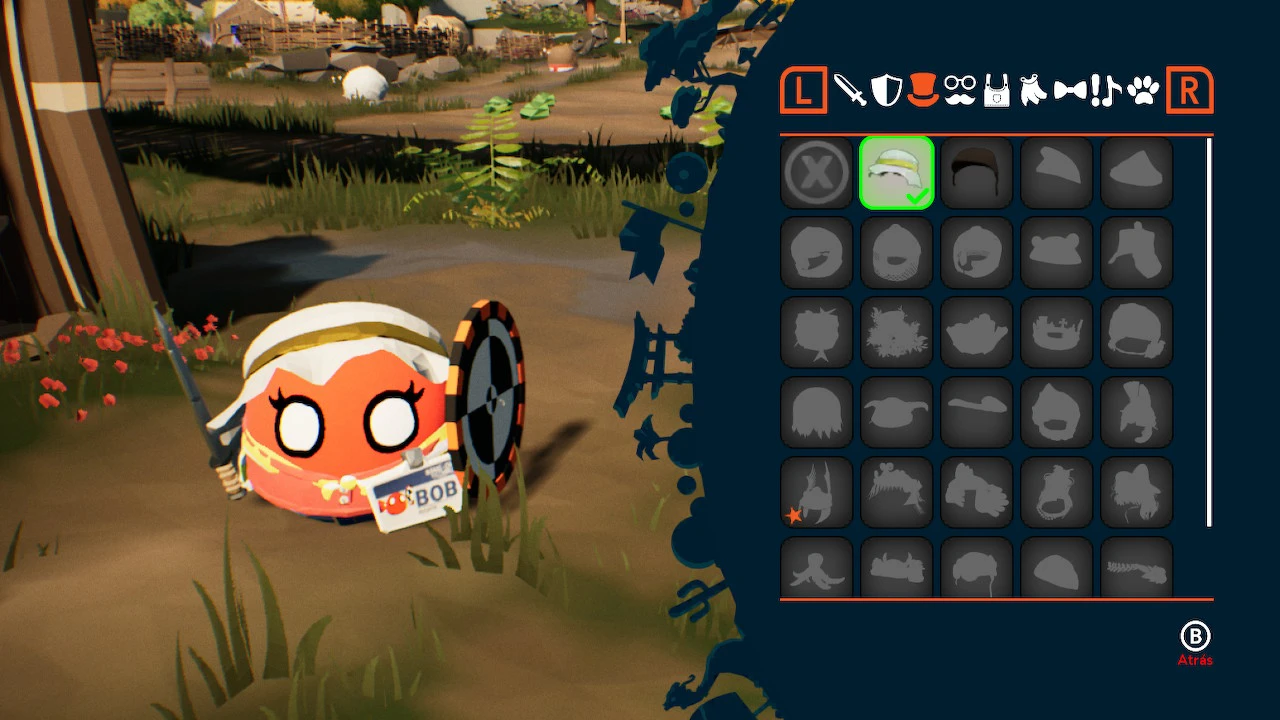Open the frog cape category

1032,92
